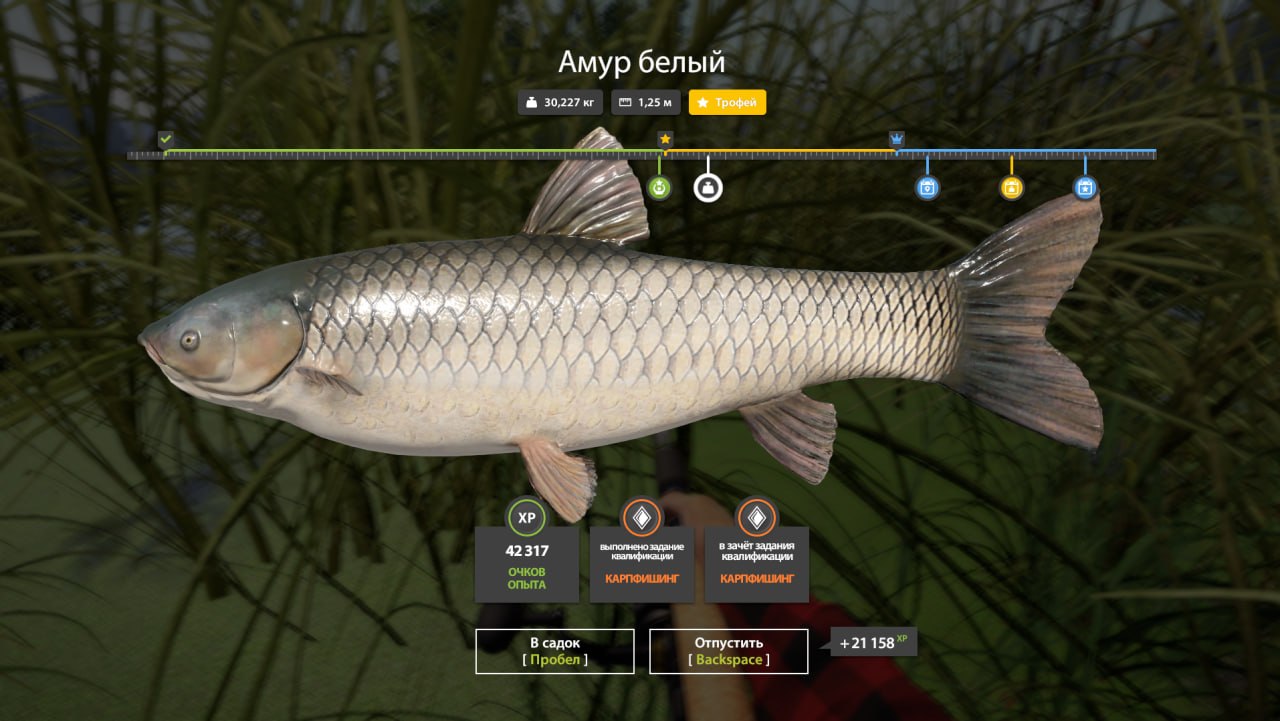Click the XP circle icon above 42 317
The width and height of the screenshot is (1280, 721).
526,518
